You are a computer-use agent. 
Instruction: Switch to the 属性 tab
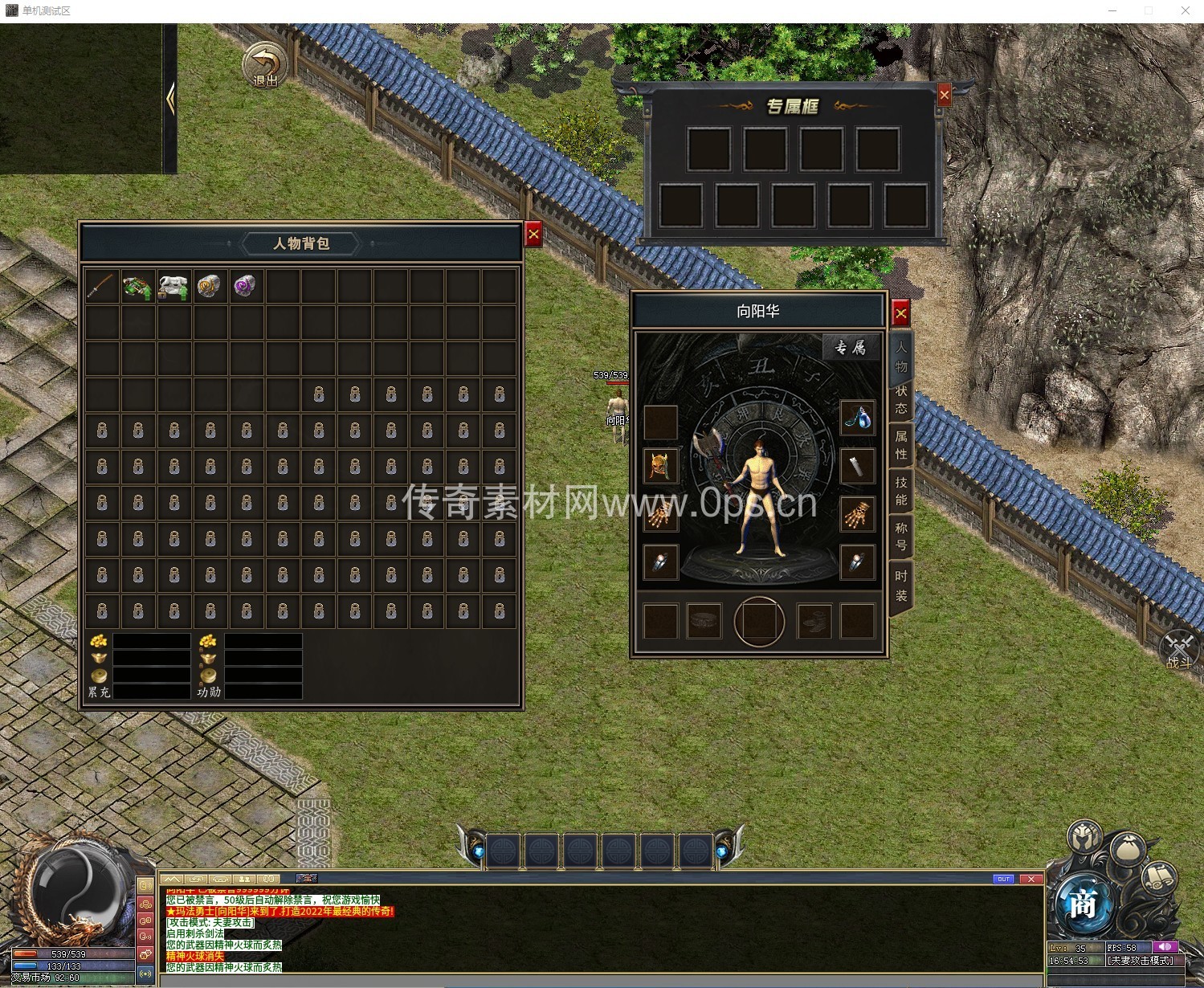click(x=901, y=445)
